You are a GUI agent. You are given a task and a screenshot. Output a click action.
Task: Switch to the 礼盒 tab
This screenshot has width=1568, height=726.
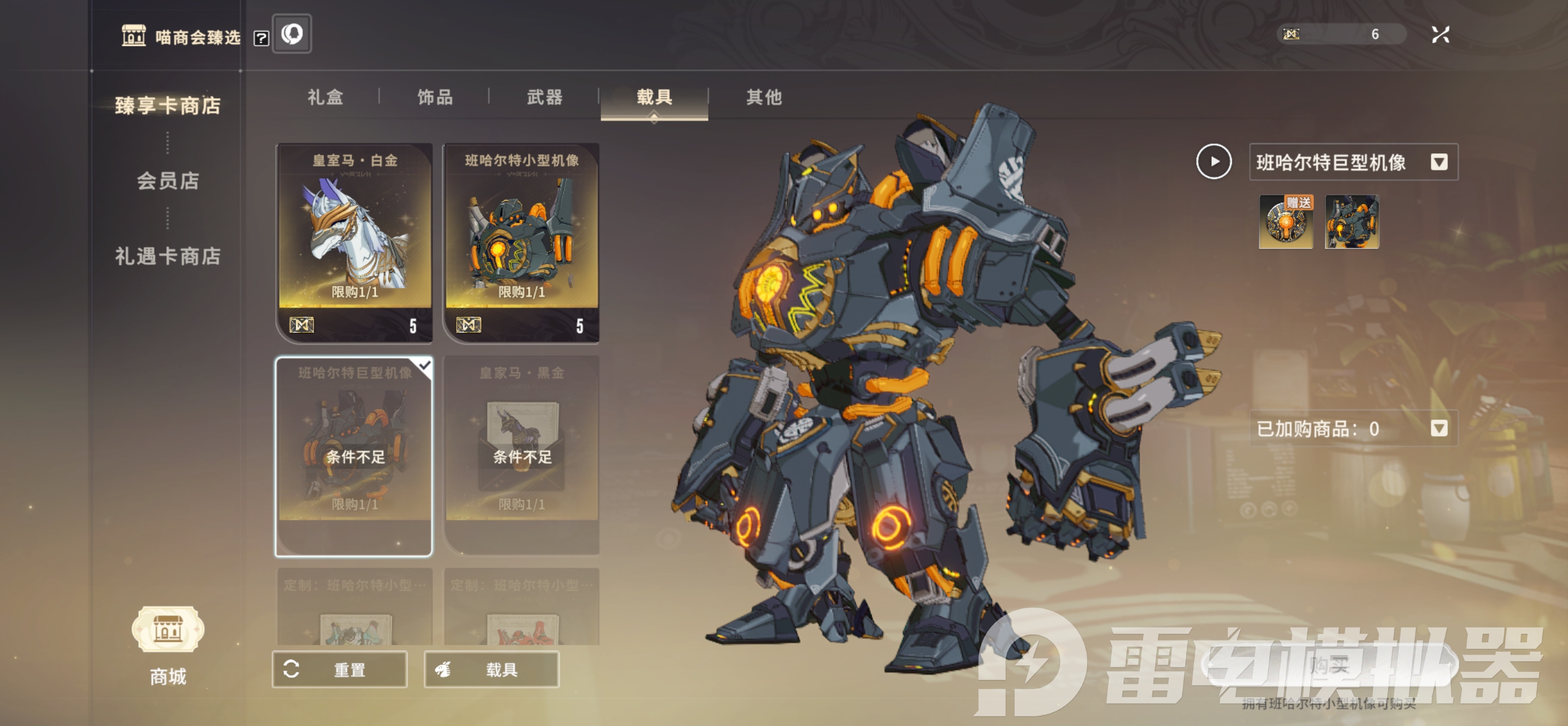325,97
